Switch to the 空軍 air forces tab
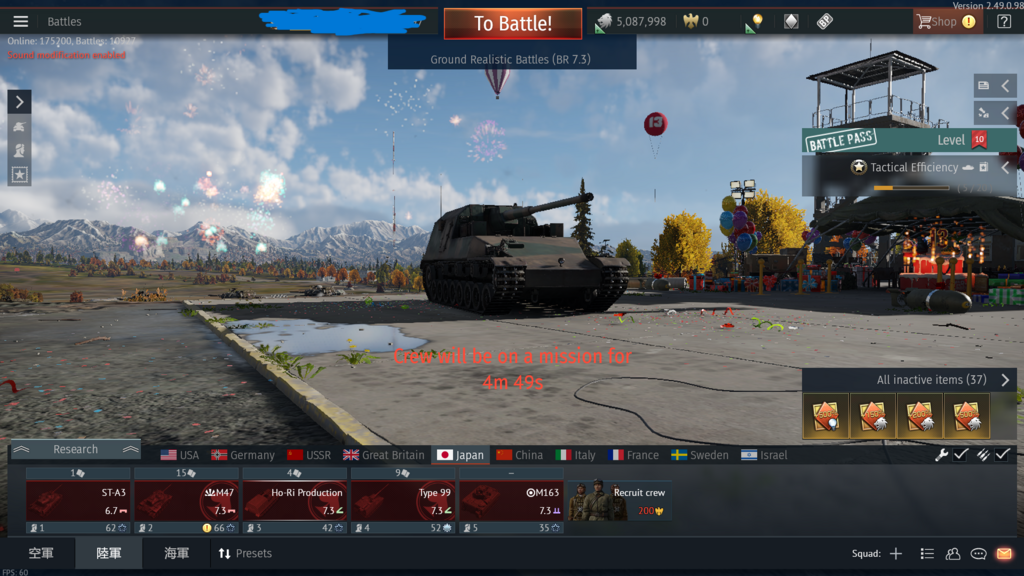 click(41, 553)
